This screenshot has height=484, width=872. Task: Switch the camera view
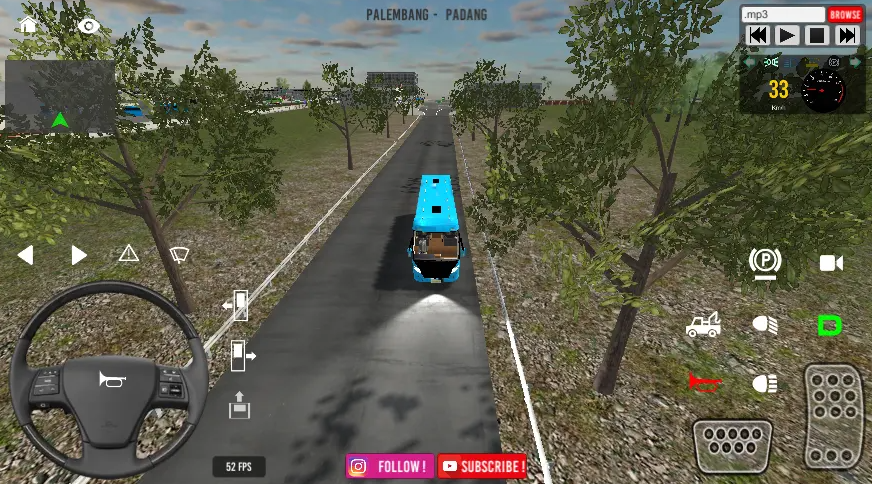(831, 263)
